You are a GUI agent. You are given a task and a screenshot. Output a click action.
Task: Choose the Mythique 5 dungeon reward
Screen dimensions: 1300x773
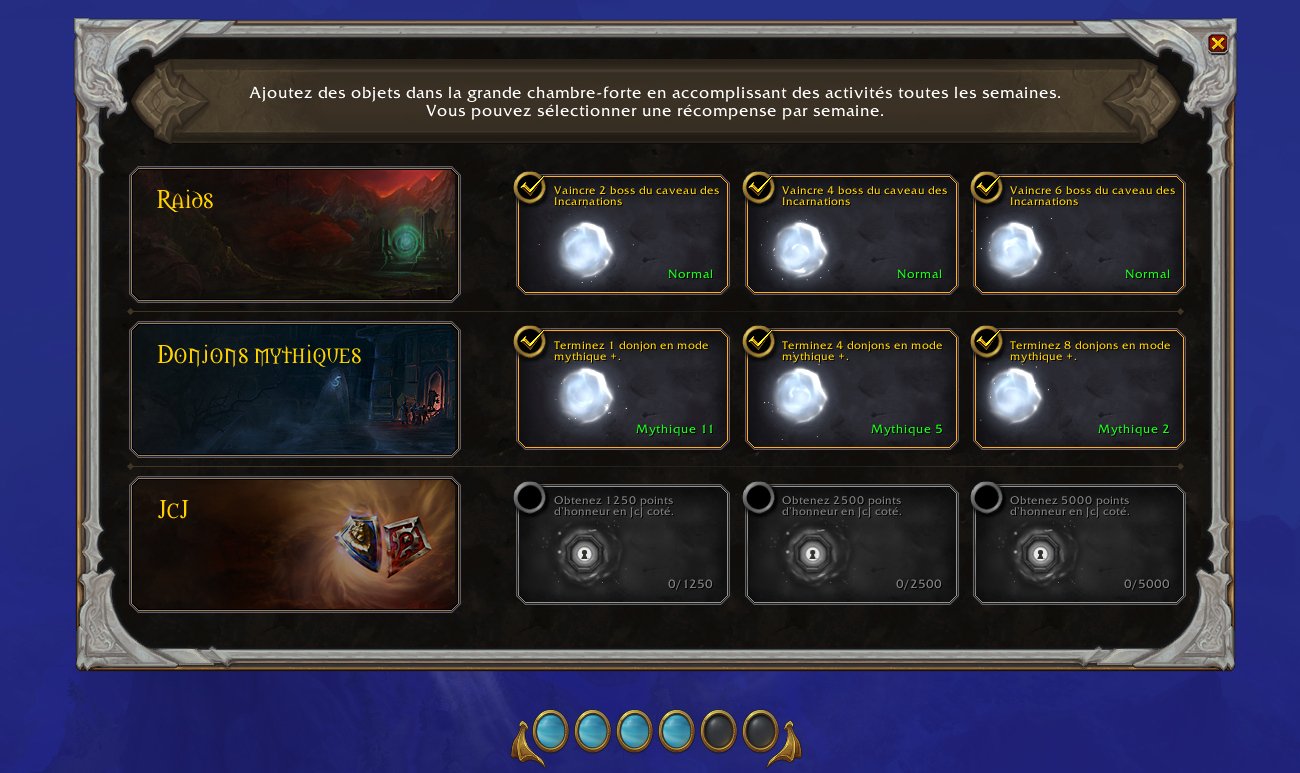tap(851, 390)
